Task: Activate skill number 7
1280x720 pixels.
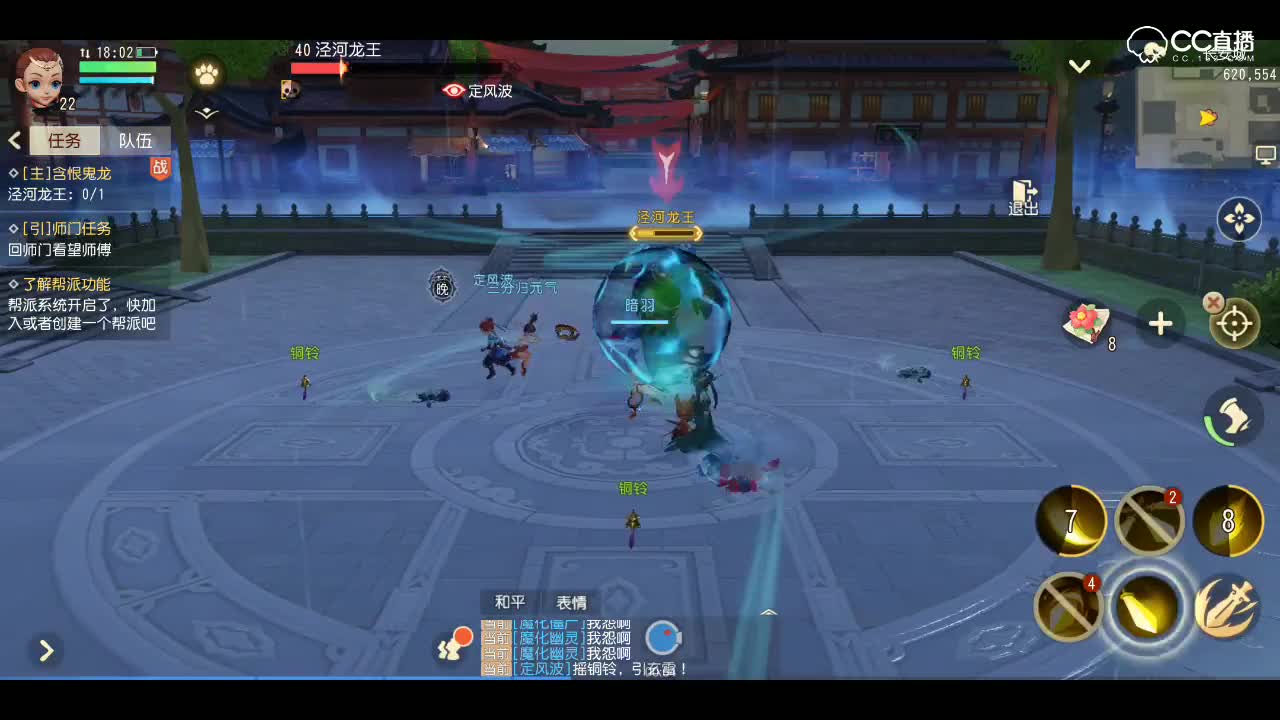Action: [1070, 520]
